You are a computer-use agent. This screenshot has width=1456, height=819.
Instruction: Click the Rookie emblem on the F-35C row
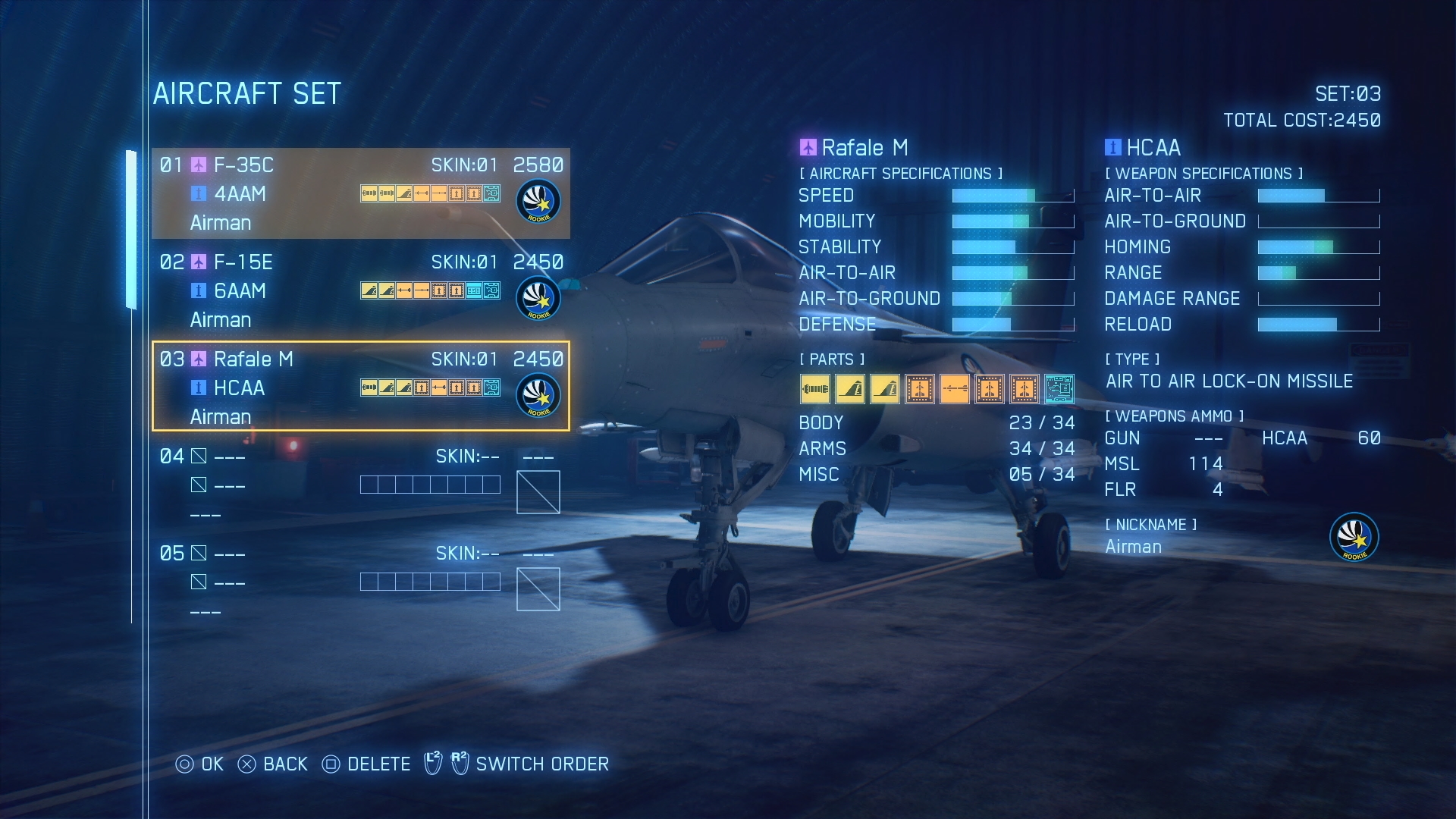[x=538, y=202]
